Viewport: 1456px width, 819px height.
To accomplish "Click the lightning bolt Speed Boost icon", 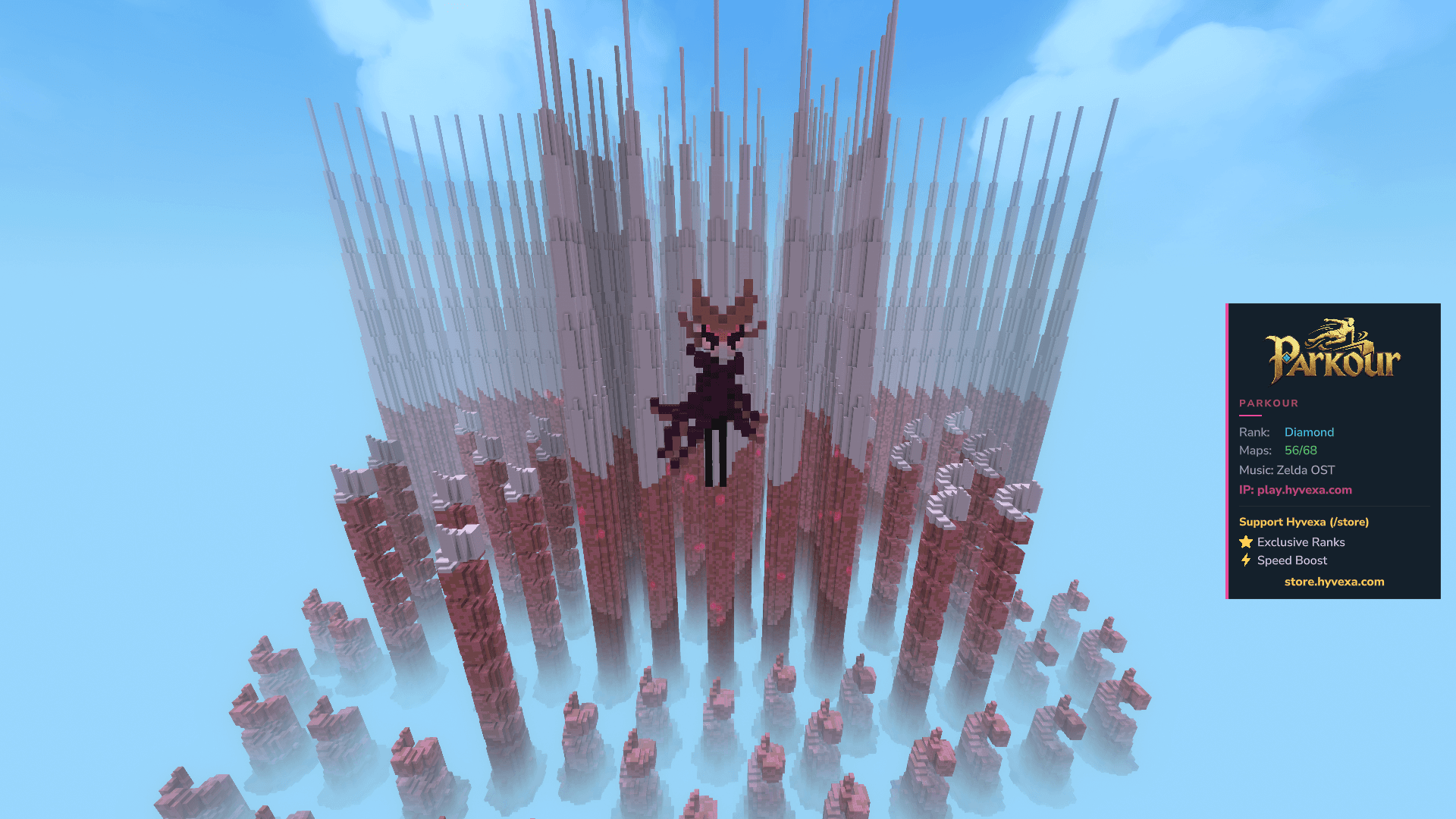I will click(x=1246, y=560).
